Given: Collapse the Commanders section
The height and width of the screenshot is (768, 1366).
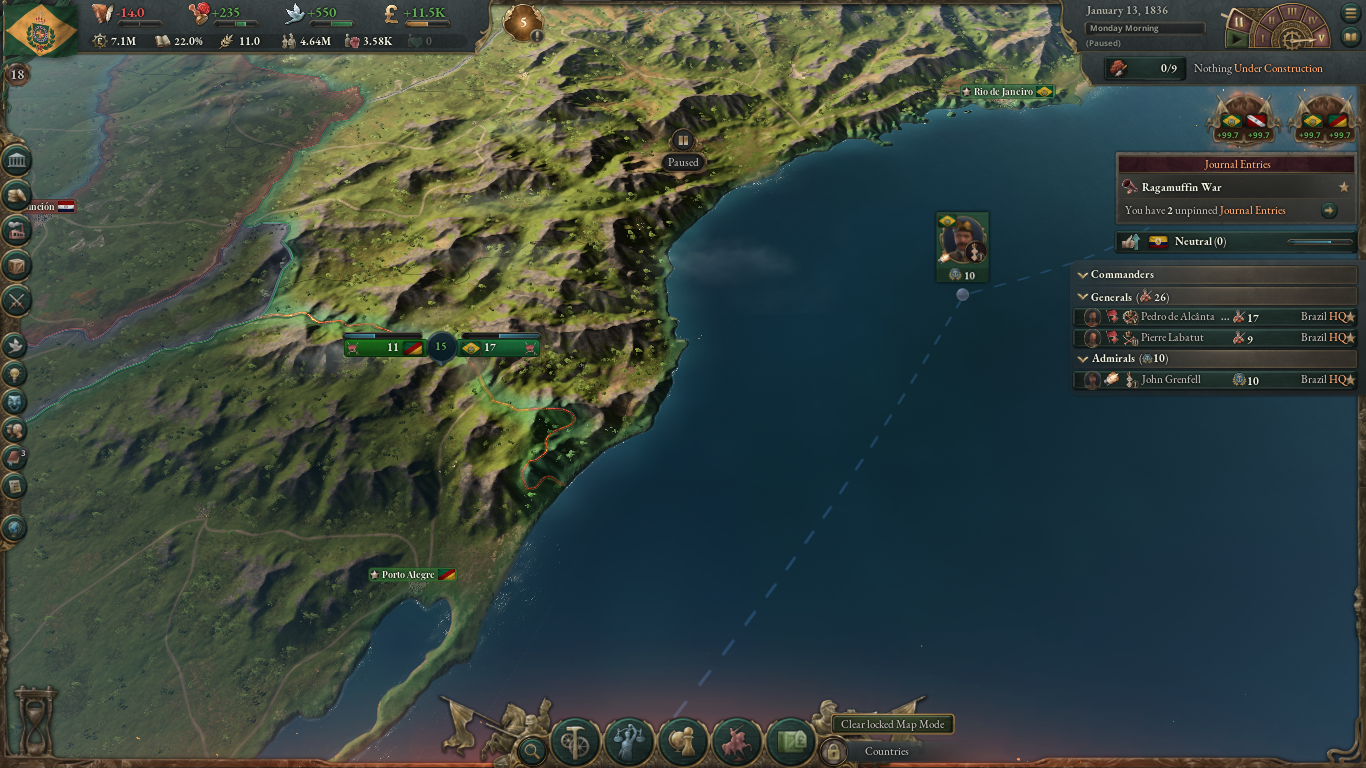Looking at the screenshot, I should click(1083, 273).
